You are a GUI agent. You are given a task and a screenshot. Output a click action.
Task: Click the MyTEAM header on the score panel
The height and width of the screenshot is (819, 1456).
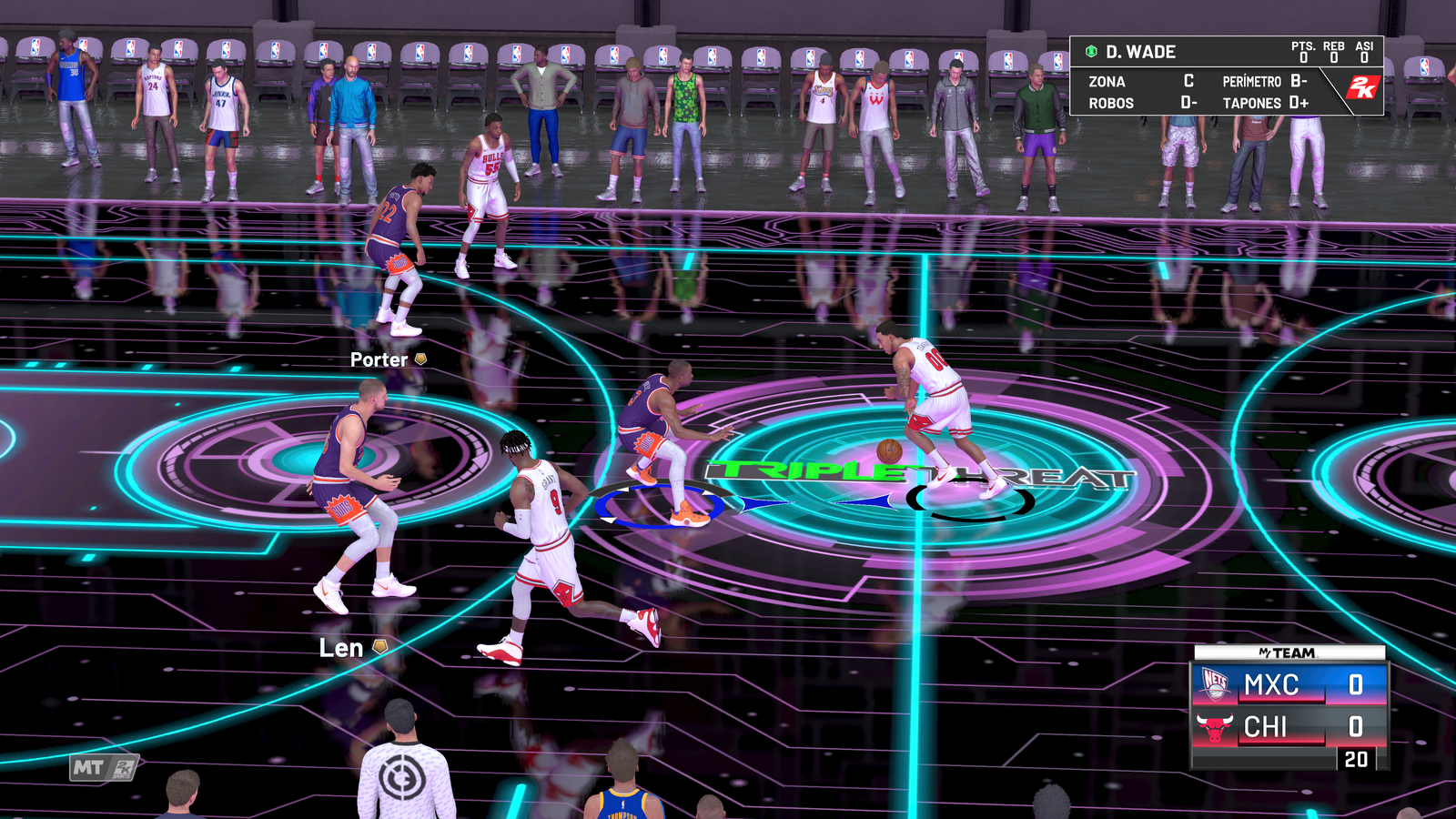(1289, 653)
